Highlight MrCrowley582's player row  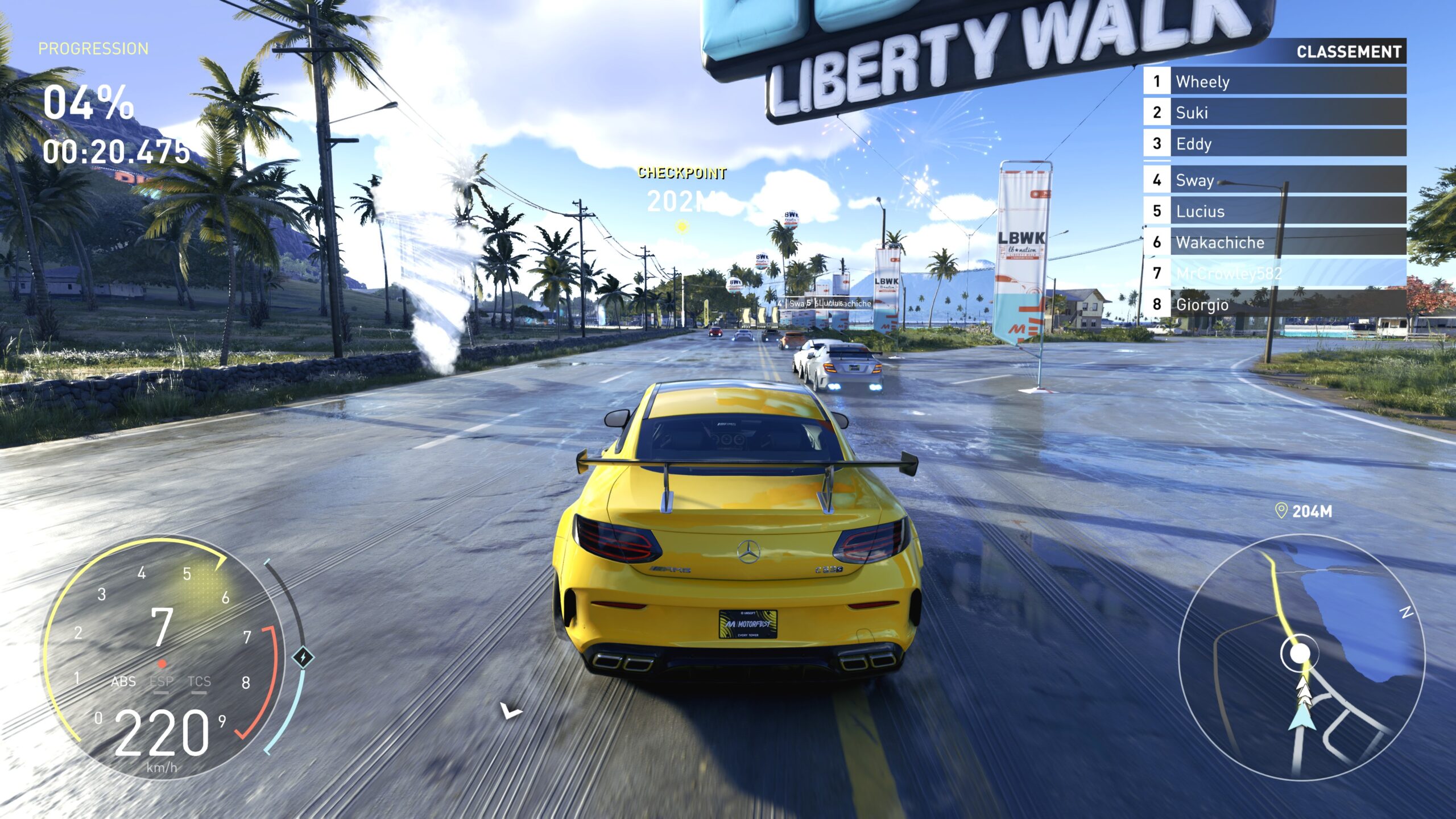tap(1274, 273)
